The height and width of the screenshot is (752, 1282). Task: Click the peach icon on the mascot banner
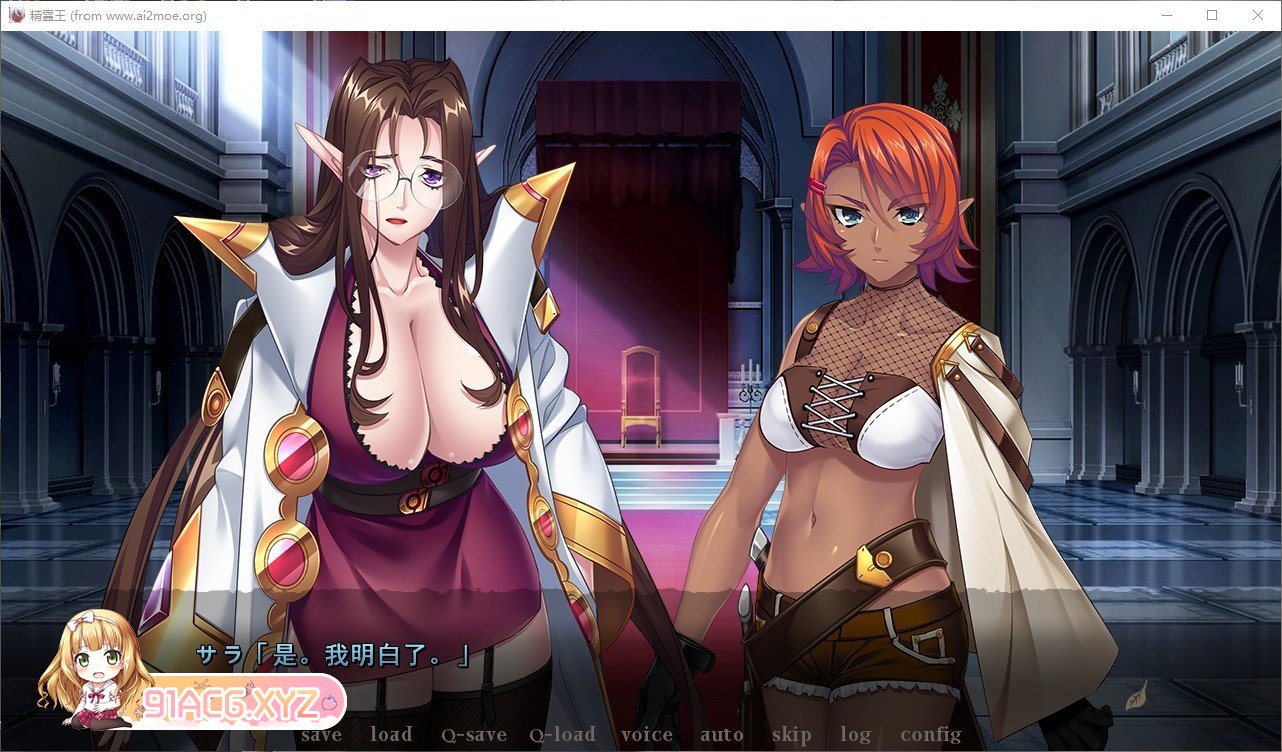pos(330,702)
